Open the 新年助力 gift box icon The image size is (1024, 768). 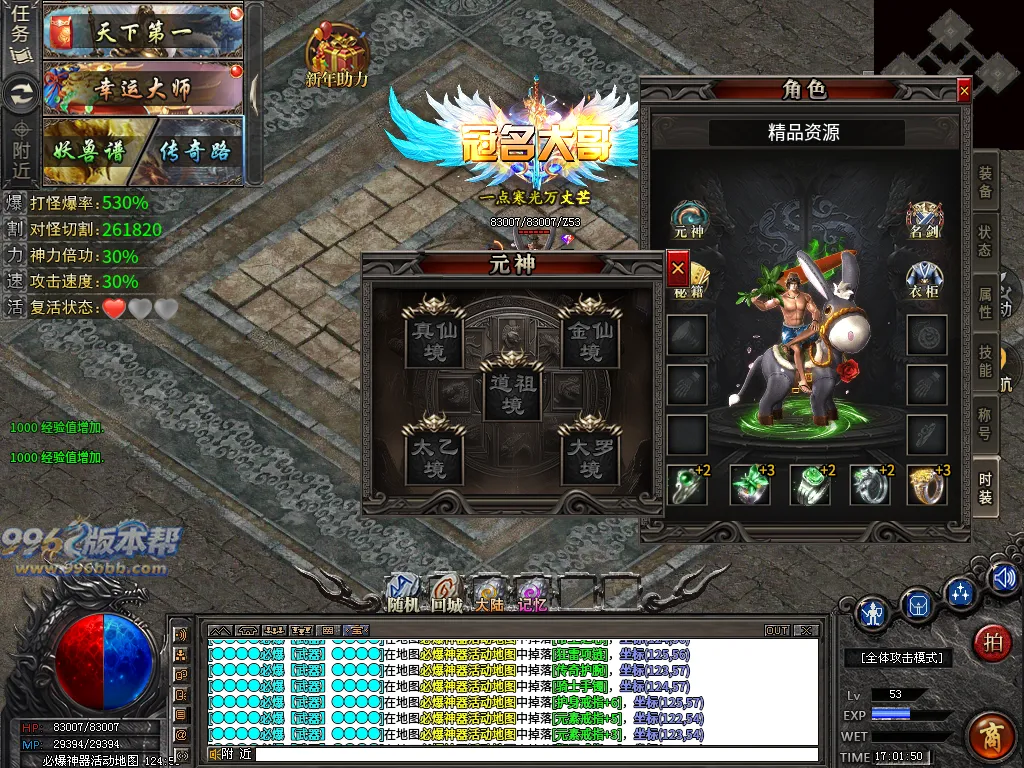pyautogui.click(x=337, y=55)
